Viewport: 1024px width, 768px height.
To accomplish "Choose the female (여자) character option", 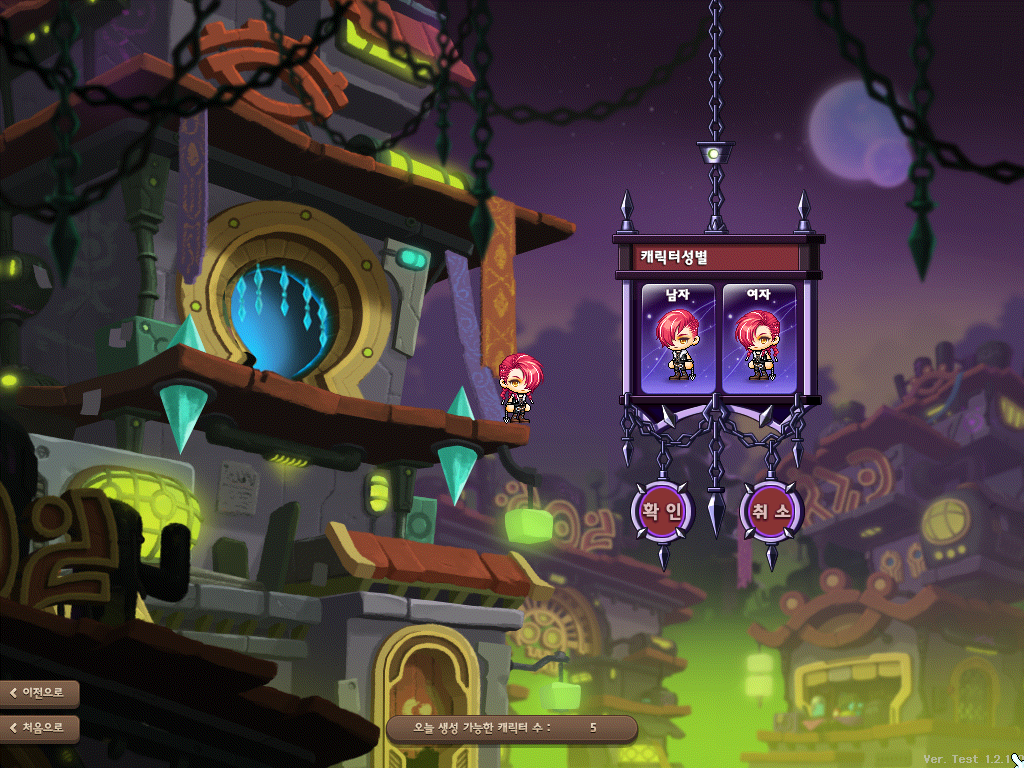I will click(x=758, y=339).
